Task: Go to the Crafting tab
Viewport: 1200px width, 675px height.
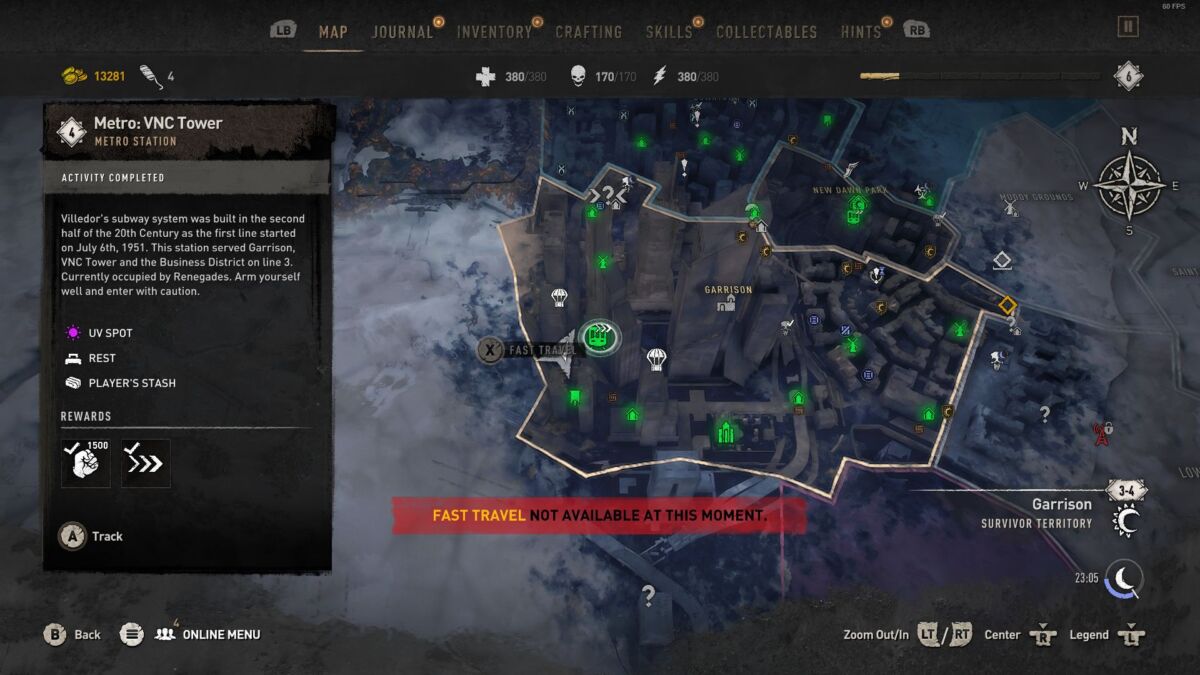Action: pyautogui.click(x=588, y=32)
